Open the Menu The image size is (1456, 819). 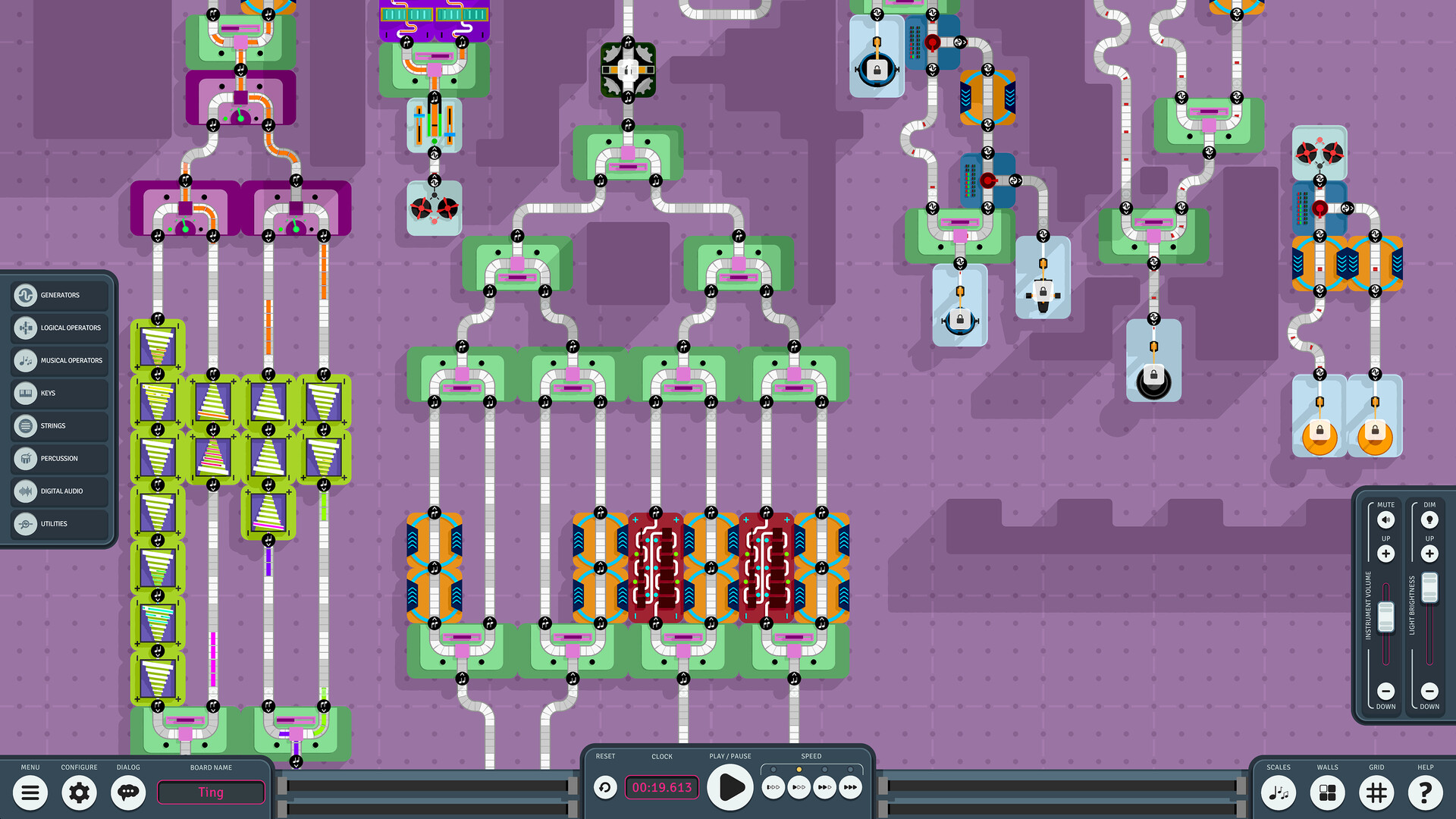coord(30,792)
